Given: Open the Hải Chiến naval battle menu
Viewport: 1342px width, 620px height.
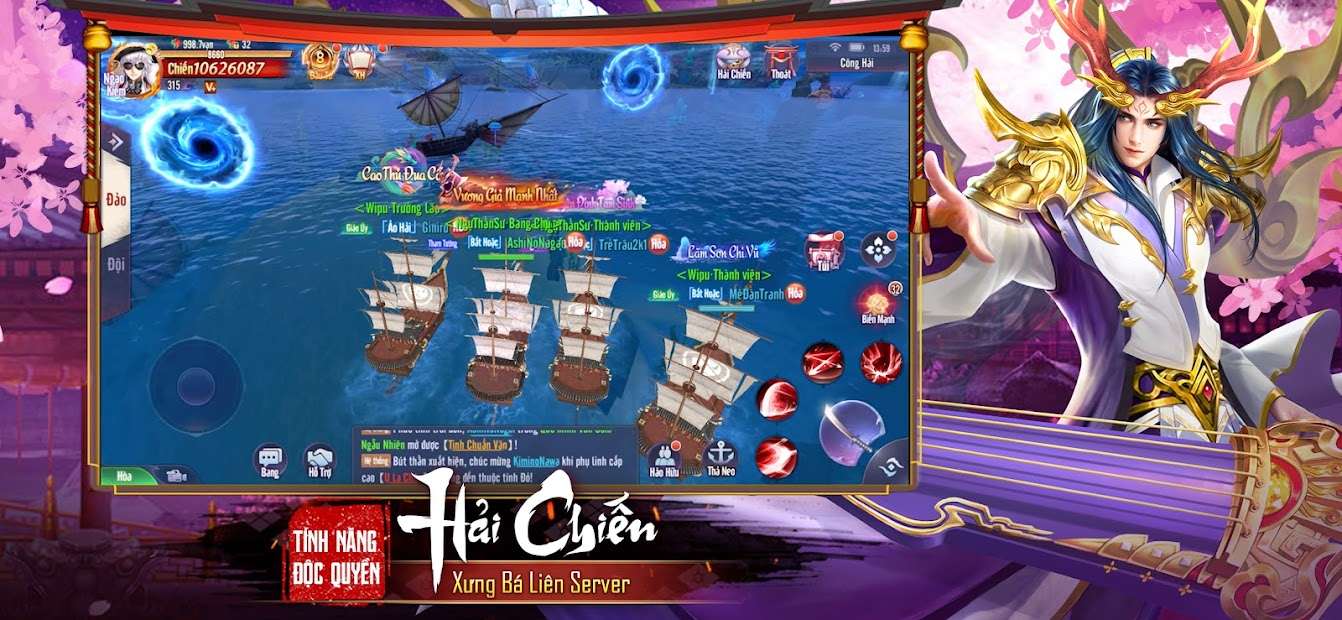Looking at the screenshot, I should click(734, 61).
